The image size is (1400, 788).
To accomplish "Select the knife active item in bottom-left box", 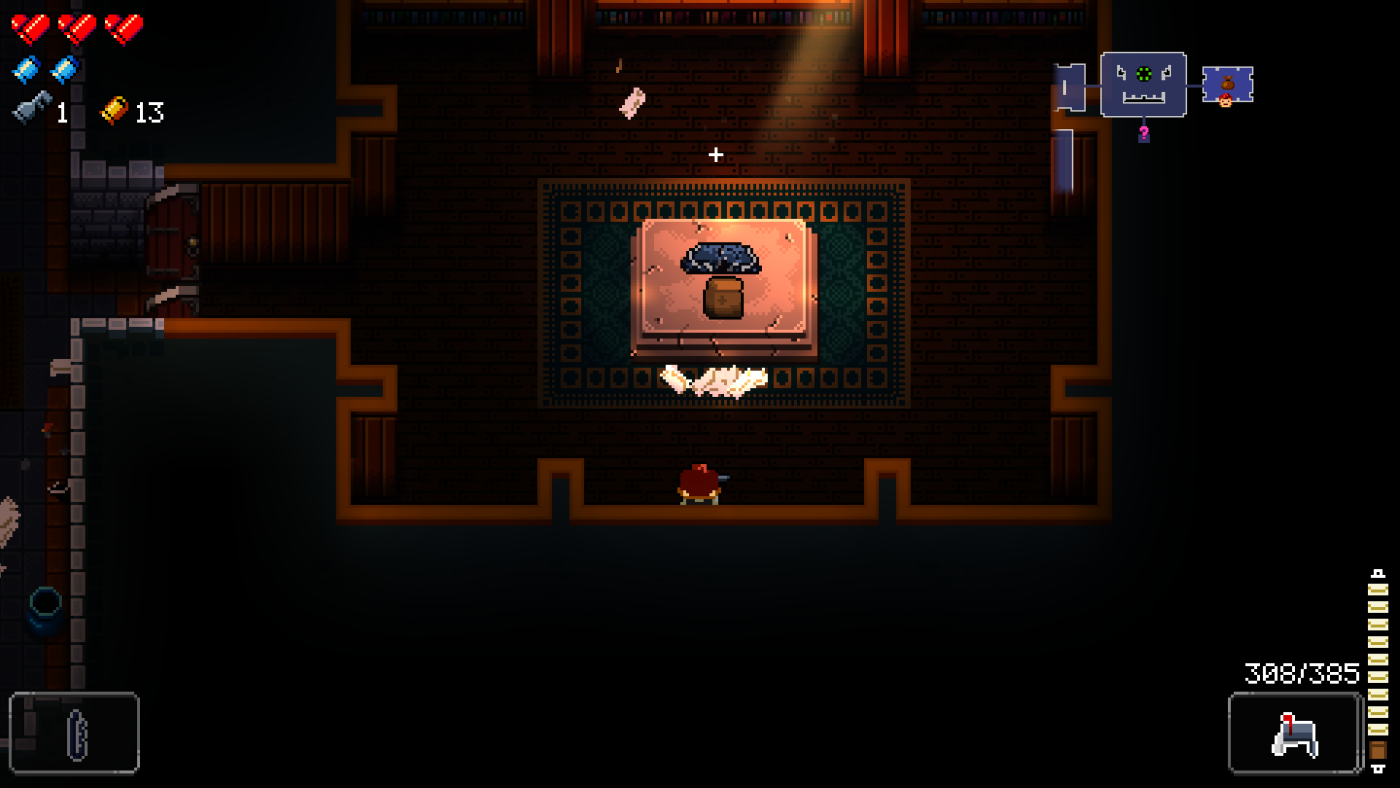I will (x=75, y=736).
